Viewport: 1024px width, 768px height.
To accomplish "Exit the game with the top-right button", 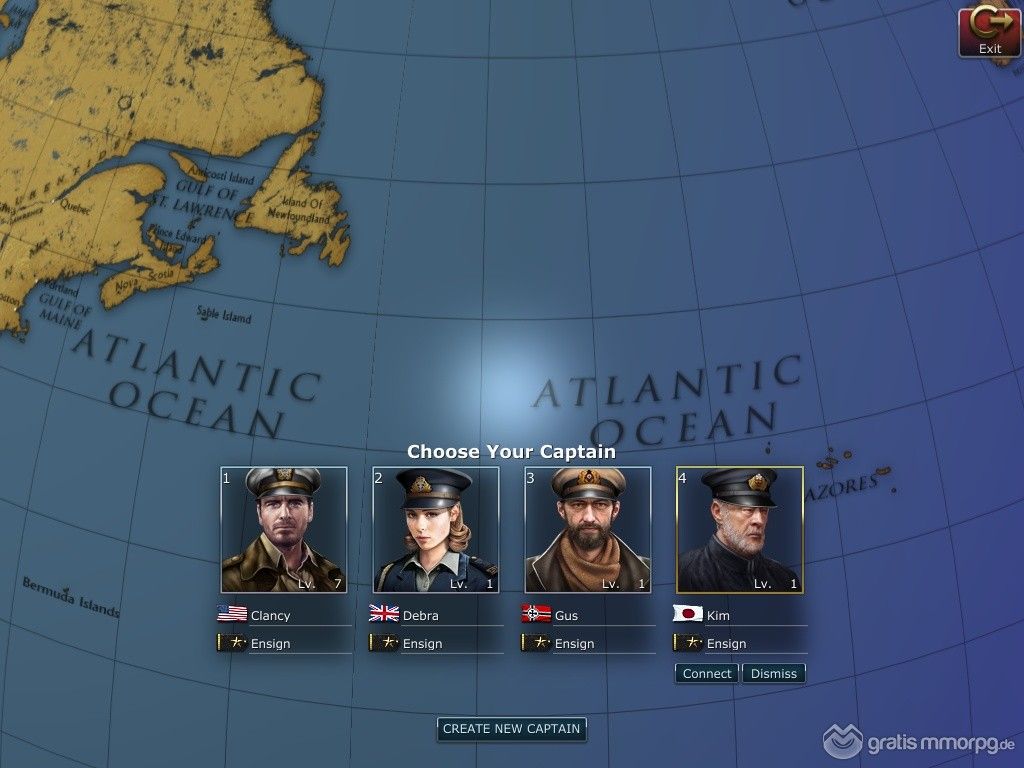I will pyautogui.click(x=989, y=32).
